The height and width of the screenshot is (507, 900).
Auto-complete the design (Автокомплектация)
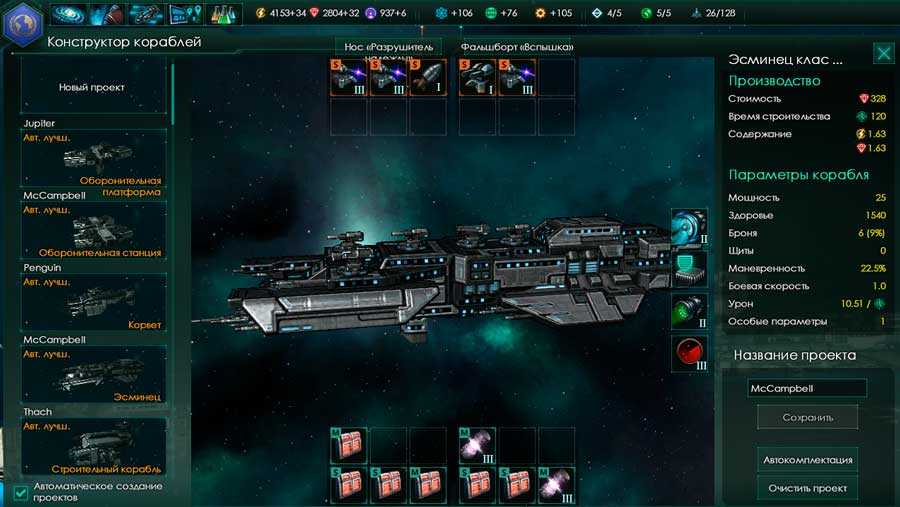[x=808, y=460]
